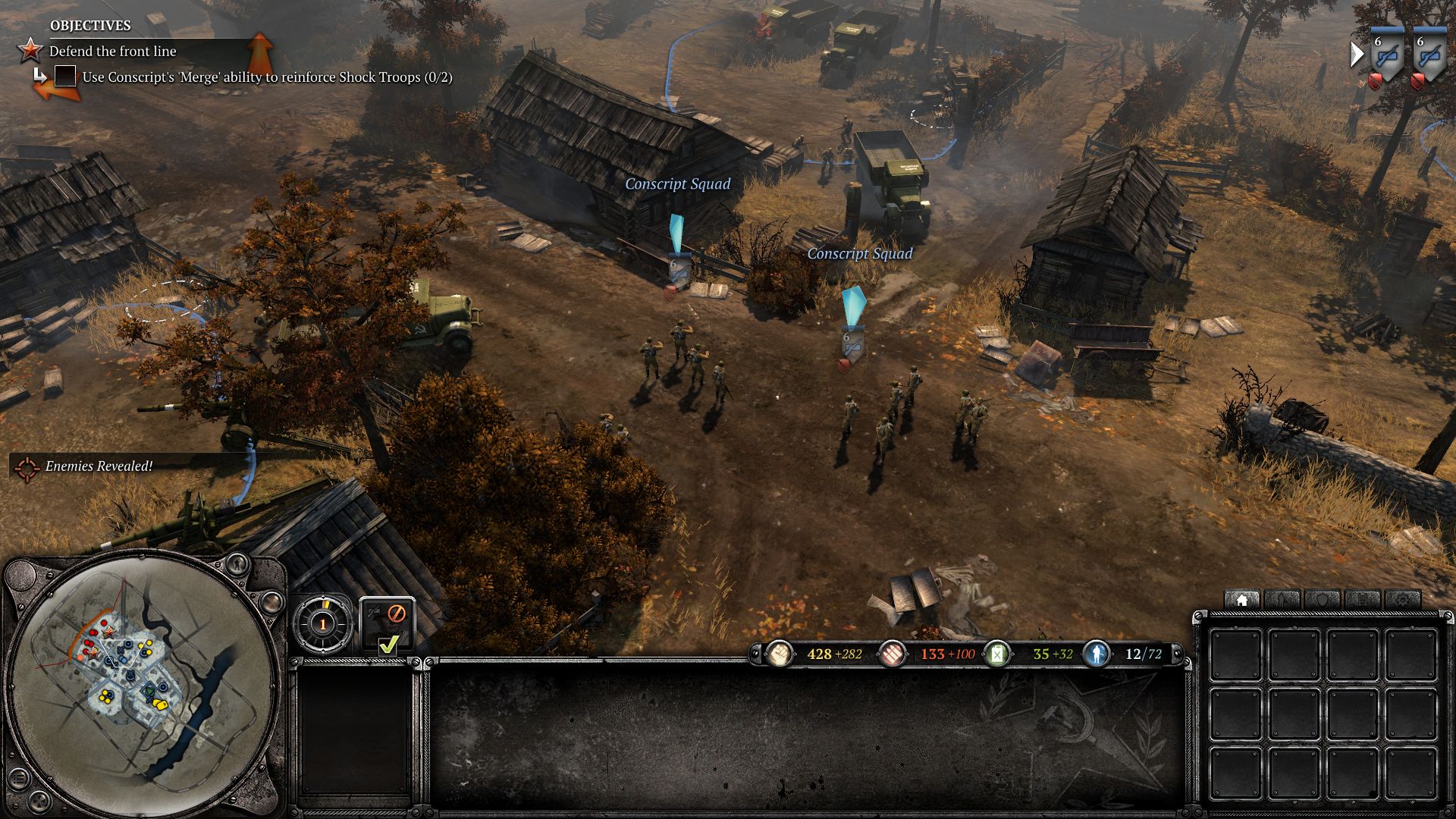Click the list button below the minimap

coord(18,777)
